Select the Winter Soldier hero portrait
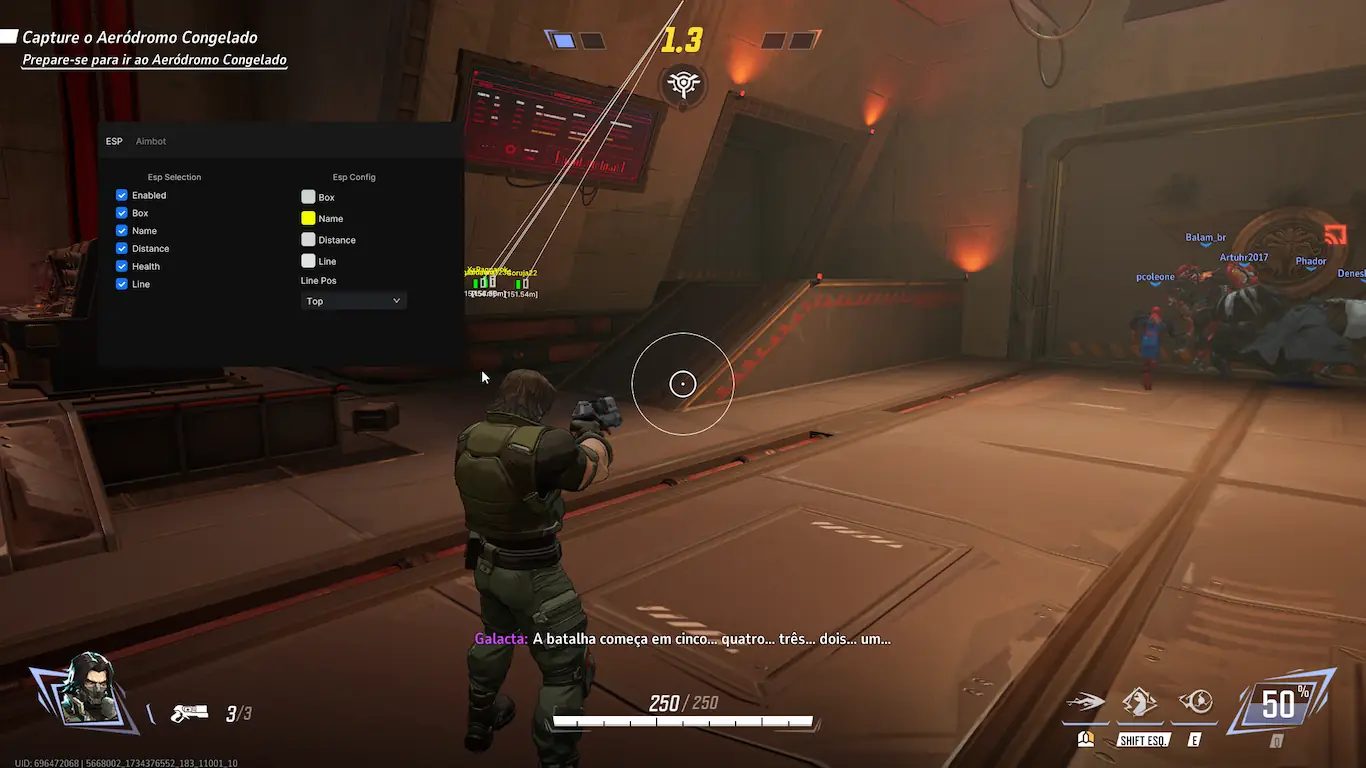Viewport: 1366px width, 768px height. pos(84,690)
